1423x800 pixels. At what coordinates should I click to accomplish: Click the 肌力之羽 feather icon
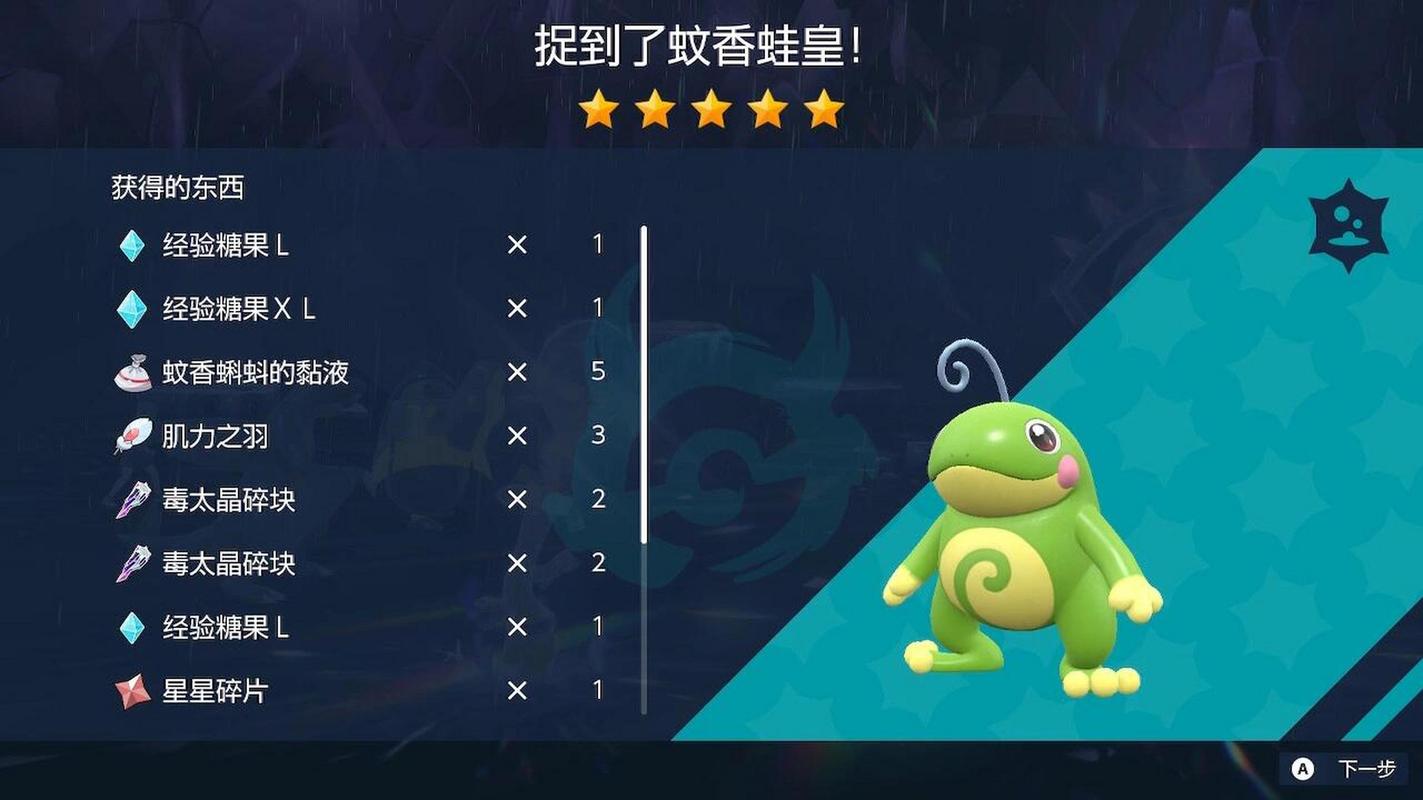tap(133, 436)
